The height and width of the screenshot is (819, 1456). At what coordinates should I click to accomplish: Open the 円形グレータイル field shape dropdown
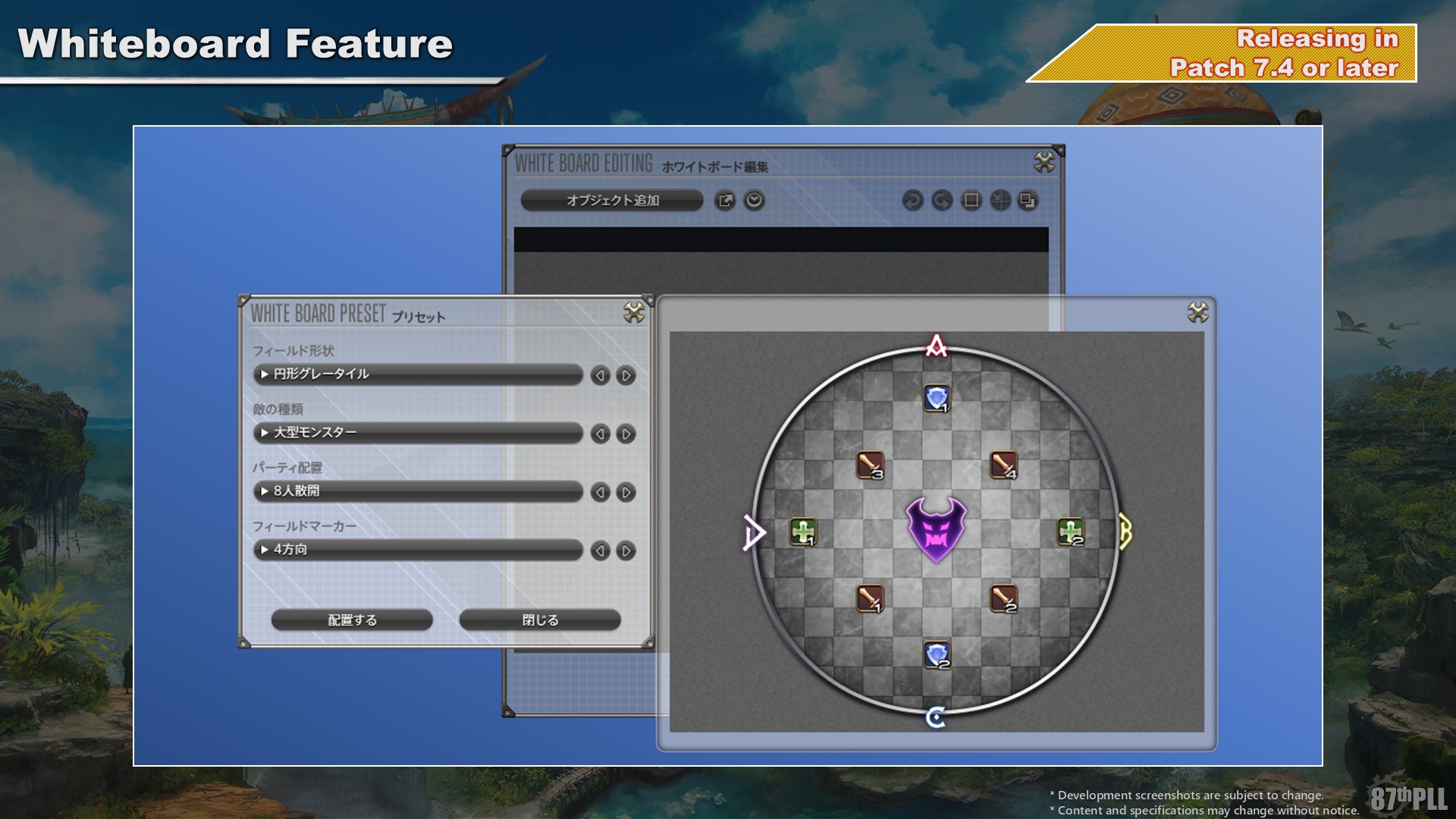click(417, 374)
